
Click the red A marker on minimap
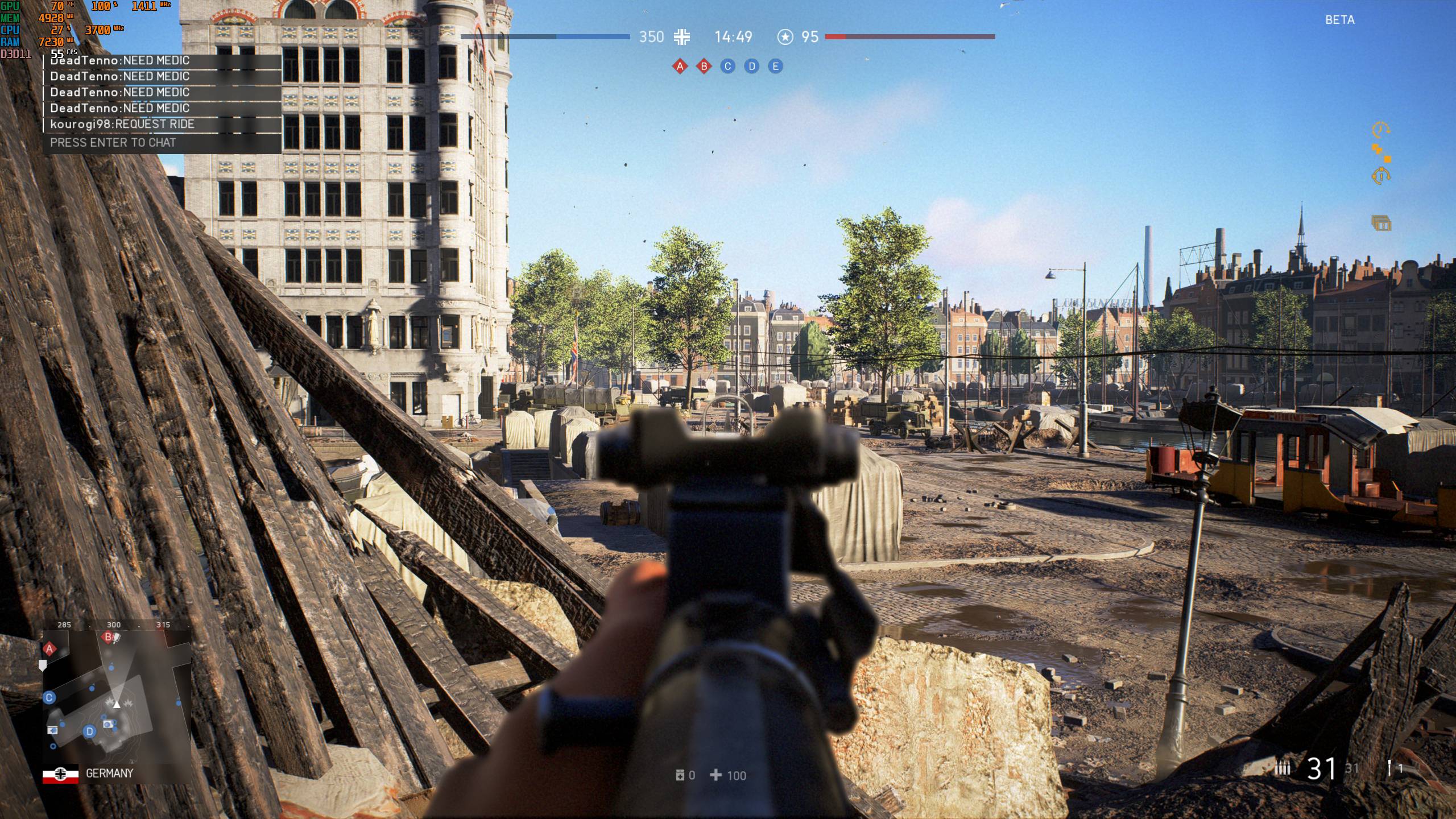pyautogui.click(x=49, y=649)
